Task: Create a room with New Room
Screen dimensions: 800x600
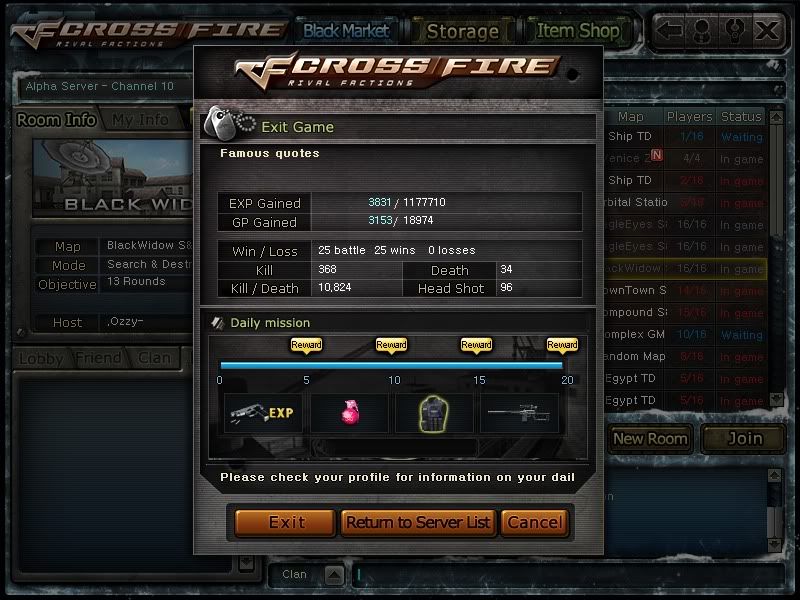Action: [x=650, y=438]
